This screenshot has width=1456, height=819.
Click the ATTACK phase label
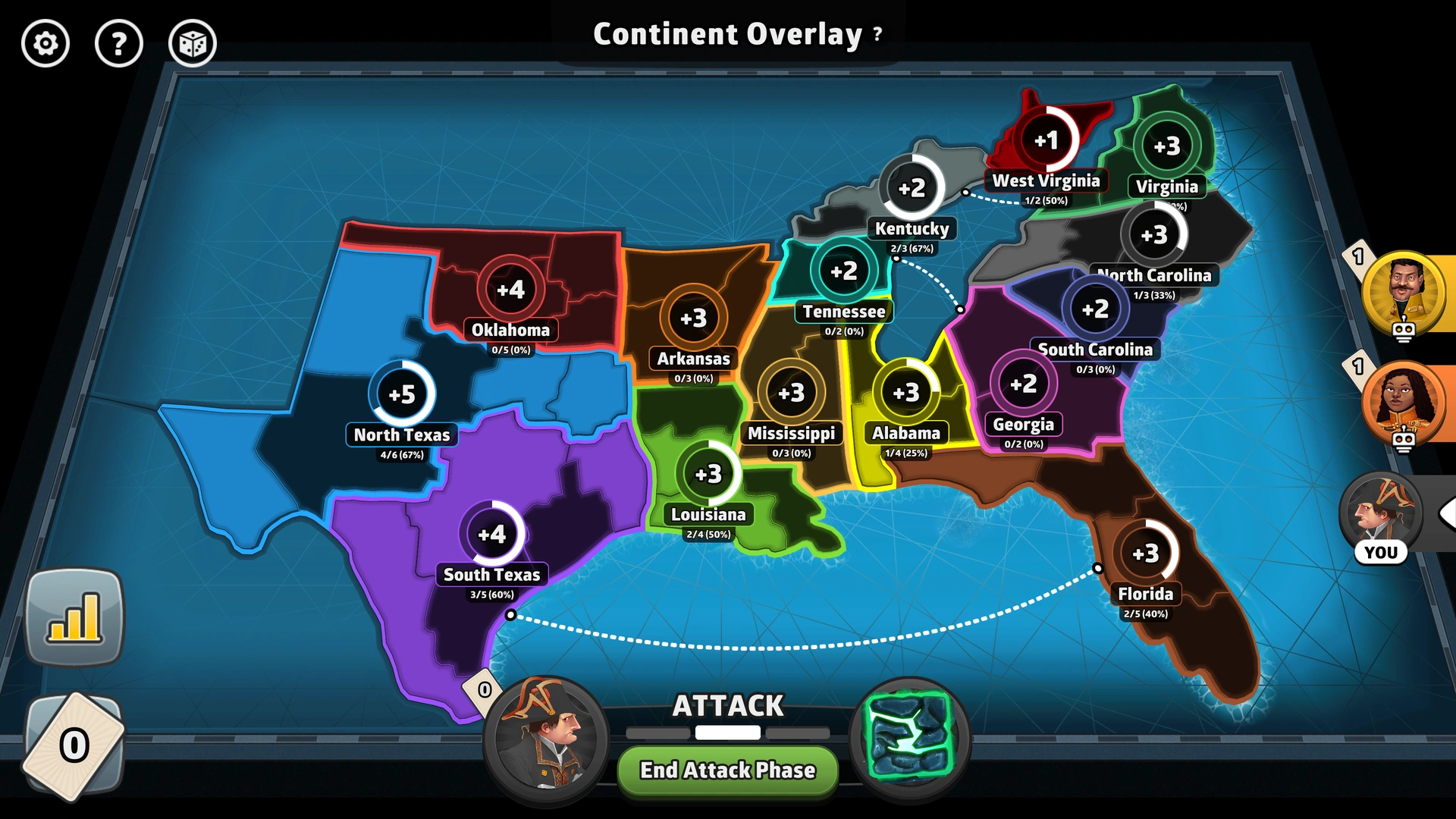[727, 705]
